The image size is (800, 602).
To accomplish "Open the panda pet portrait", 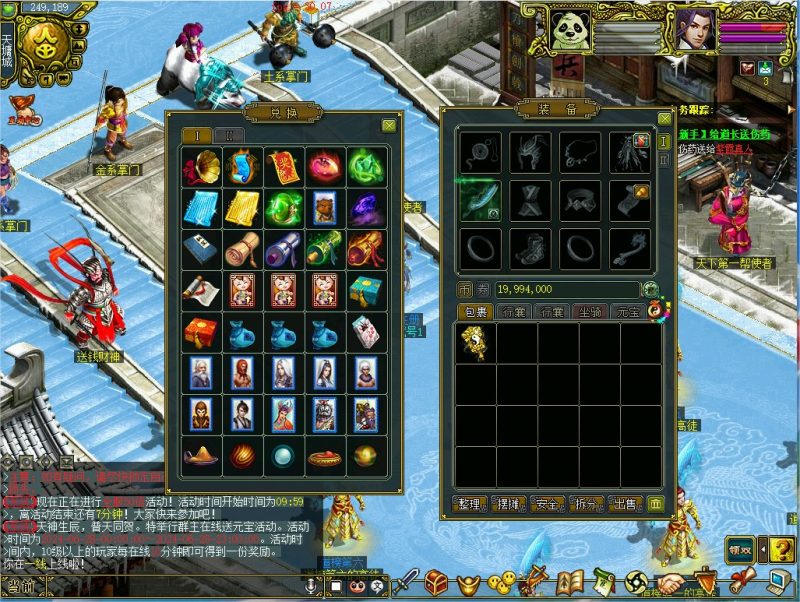I will pos(569,31).
